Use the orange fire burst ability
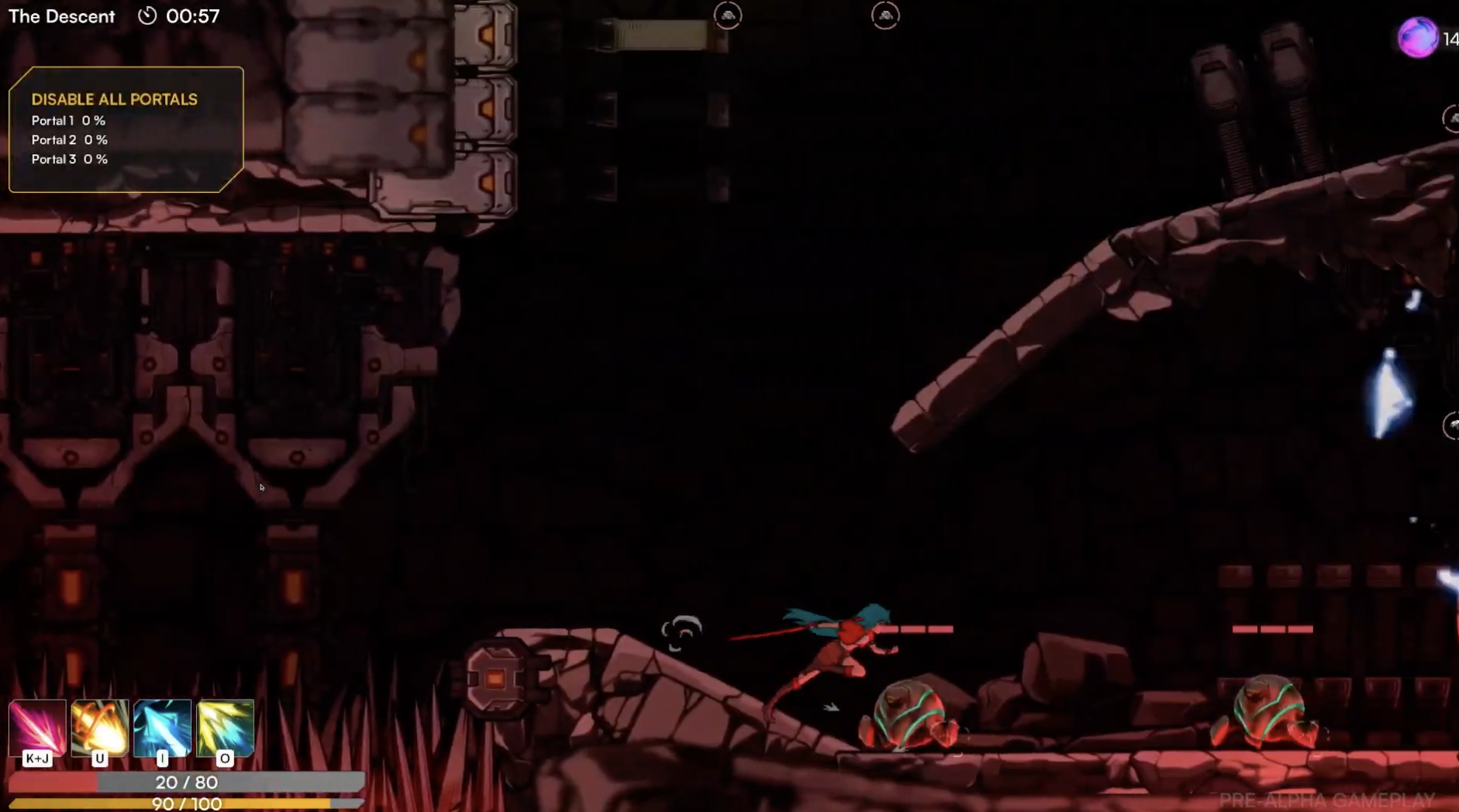The width and height of the screenshot is (1459, 812). pyautogui.click(x=100, y=728)
